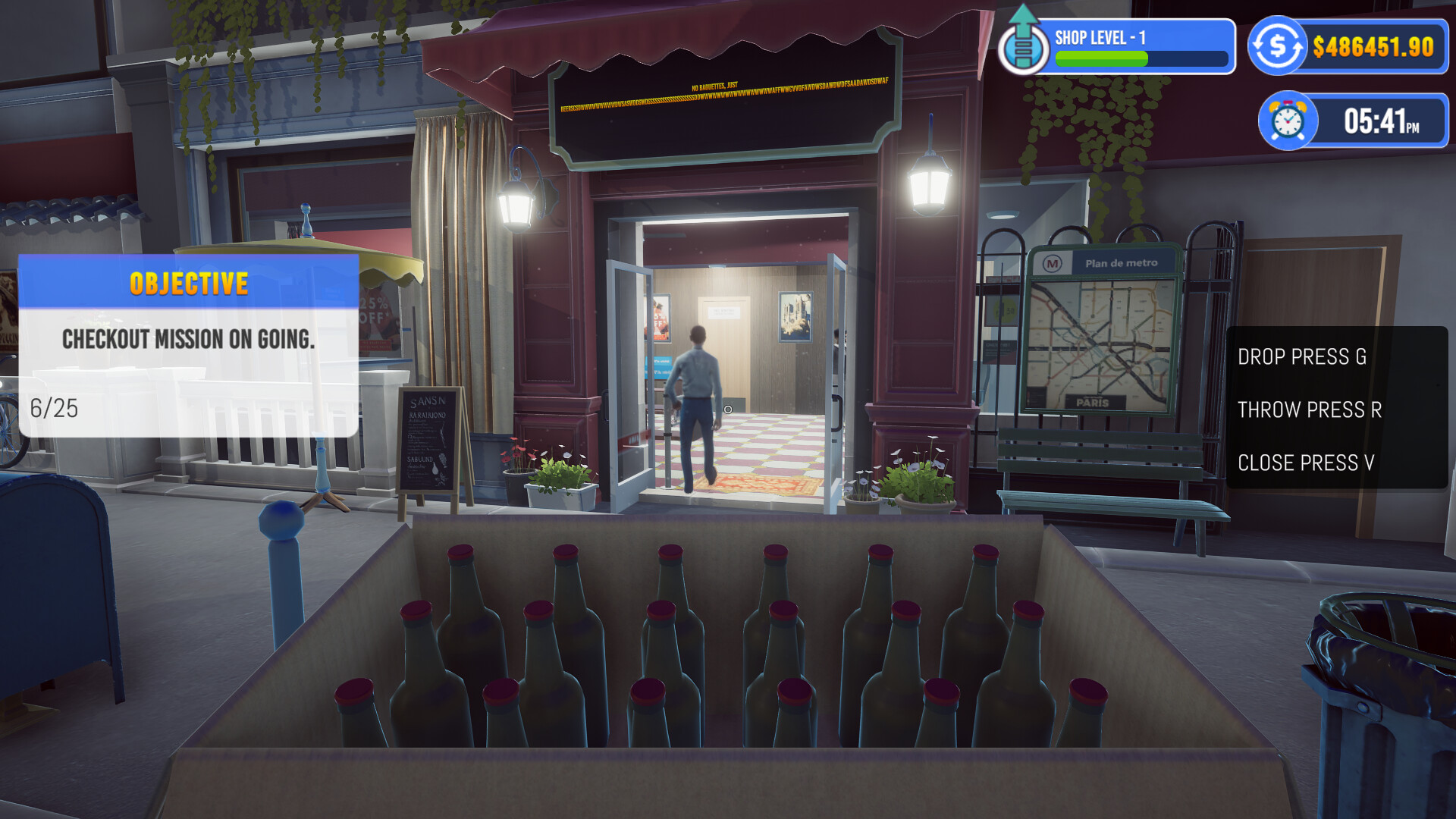This screenshot has height=819, width=1456.
Task: Expand the checkout mission details
Action: (x=188, y=340)
